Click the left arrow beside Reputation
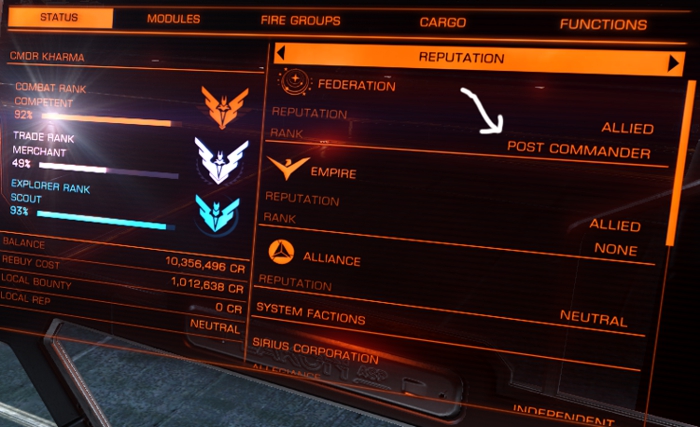The width and height of the screenshot is (700, 427). 281,54
